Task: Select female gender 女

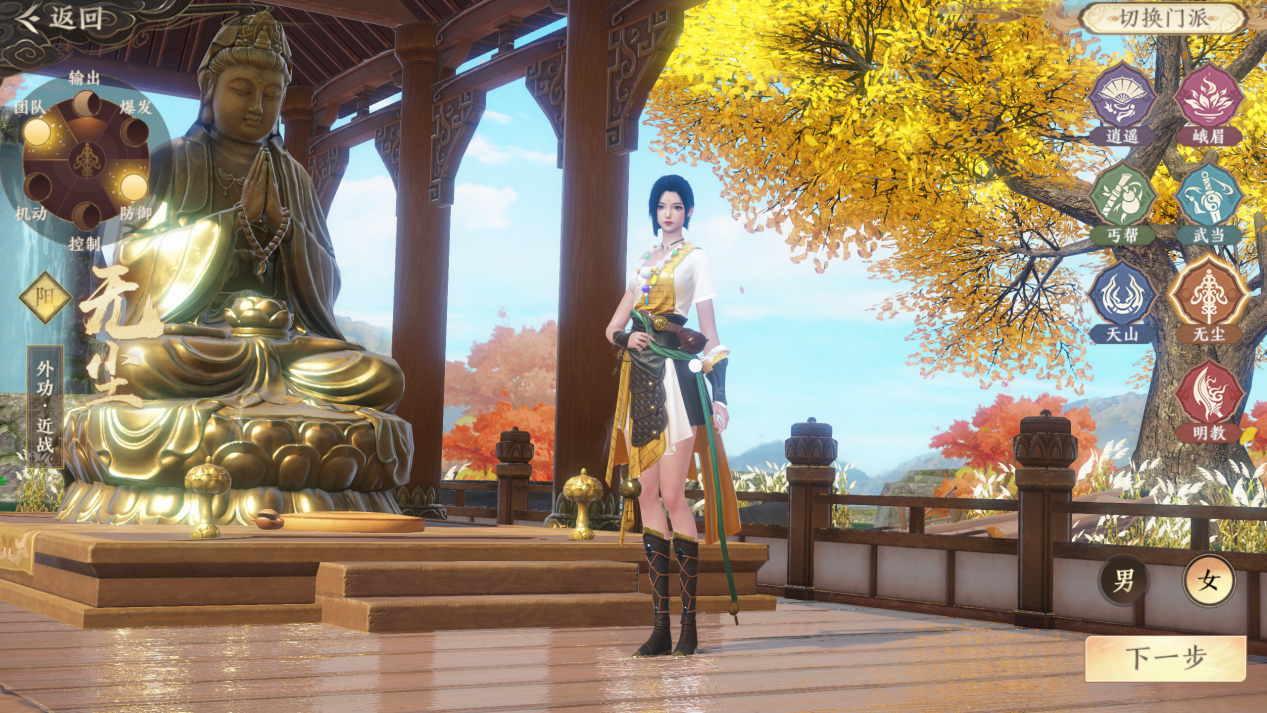Action: pos(1209,580)
